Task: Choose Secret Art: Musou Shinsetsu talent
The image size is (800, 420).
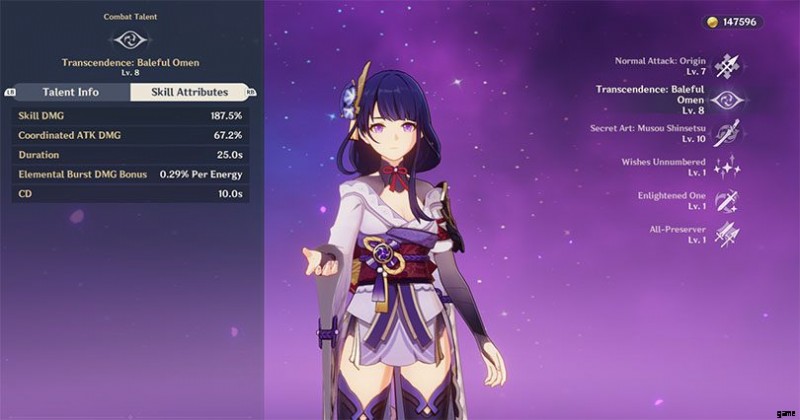Action: (727, 133)
